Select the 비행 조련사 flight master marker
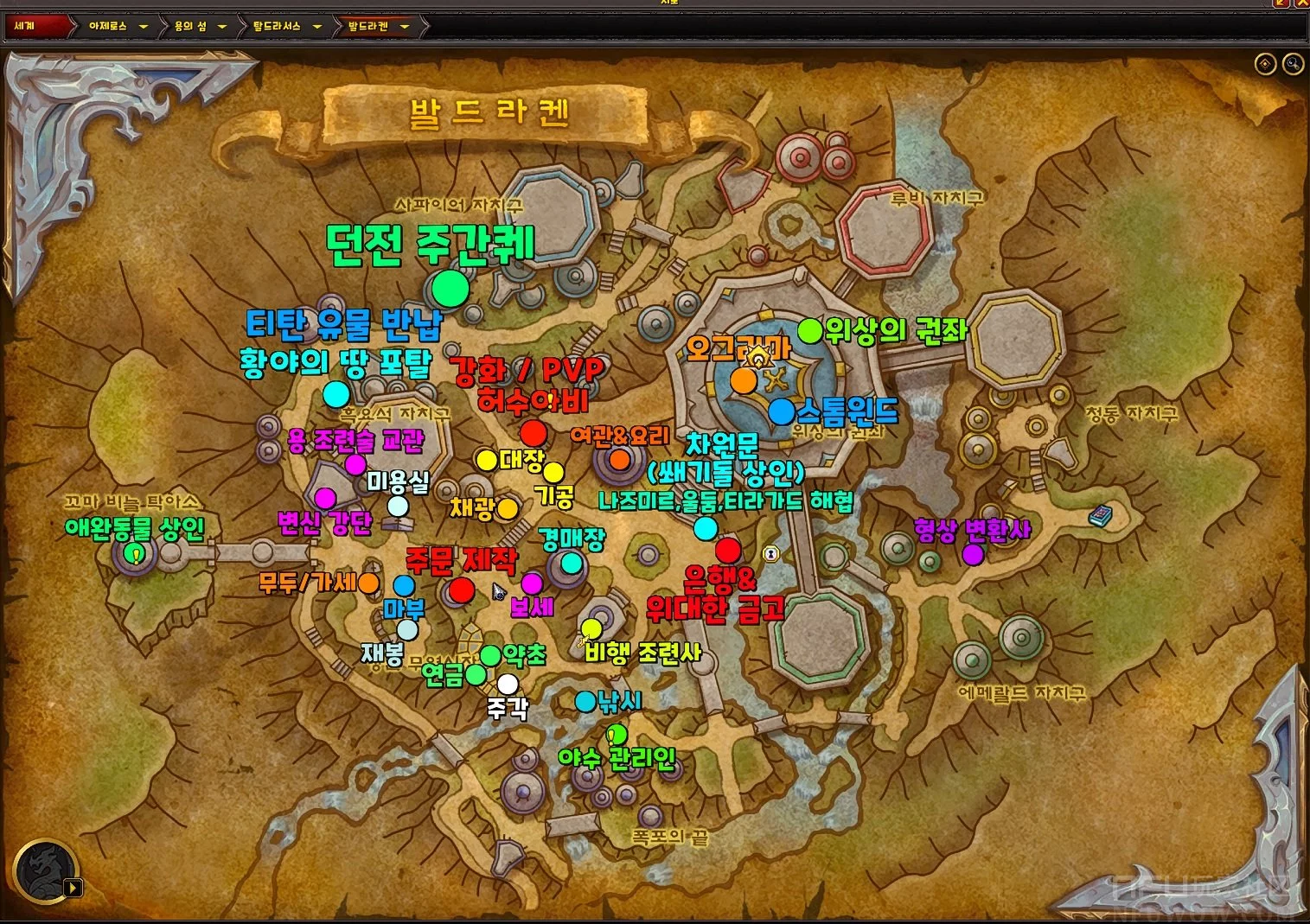 pos(591,628)
